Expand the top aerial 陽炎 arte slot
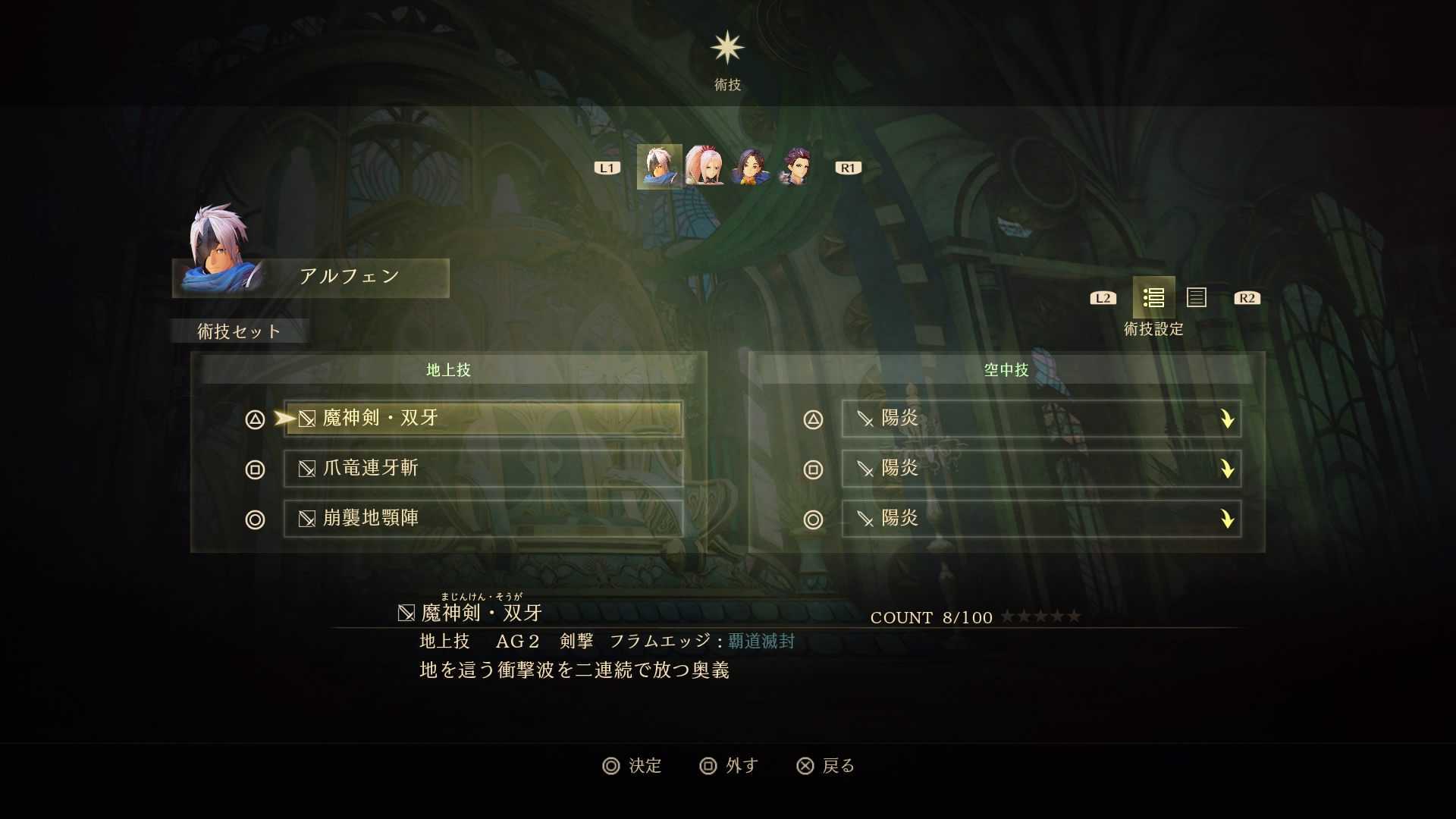 coord(1228,419)
